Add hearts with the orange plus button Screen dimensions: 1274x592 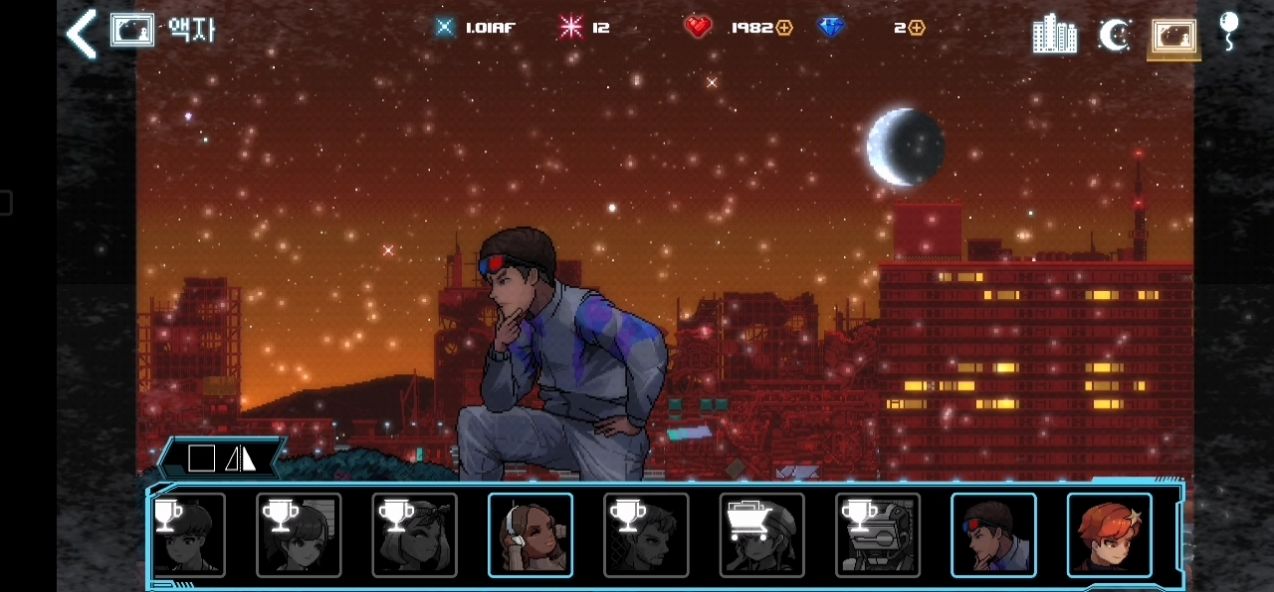(785, 28)
